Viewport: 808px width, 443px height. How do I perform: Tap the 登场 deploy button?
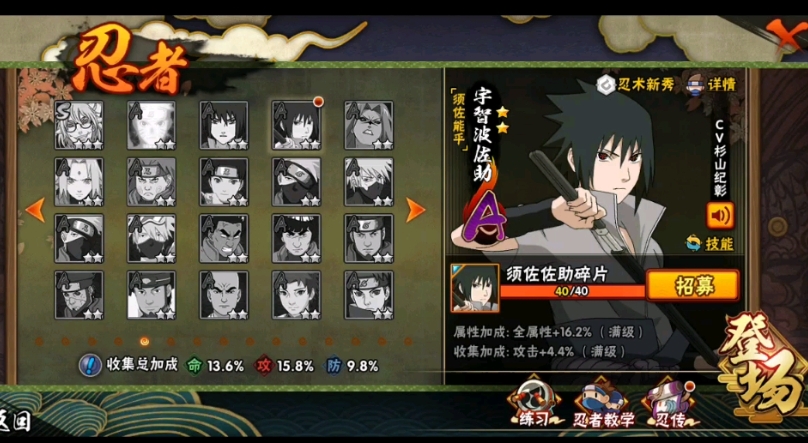pyautogui.click(x=759, y=365)
